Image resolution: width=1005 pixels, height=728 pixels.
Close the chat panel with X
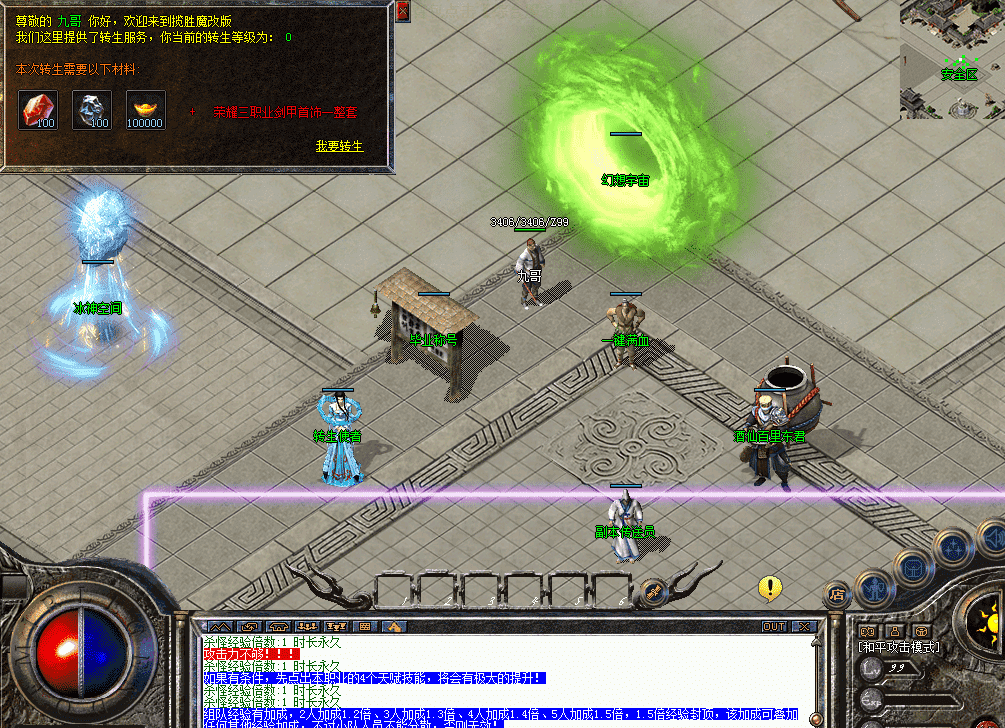pyautogui.click(x=804, y=627)
